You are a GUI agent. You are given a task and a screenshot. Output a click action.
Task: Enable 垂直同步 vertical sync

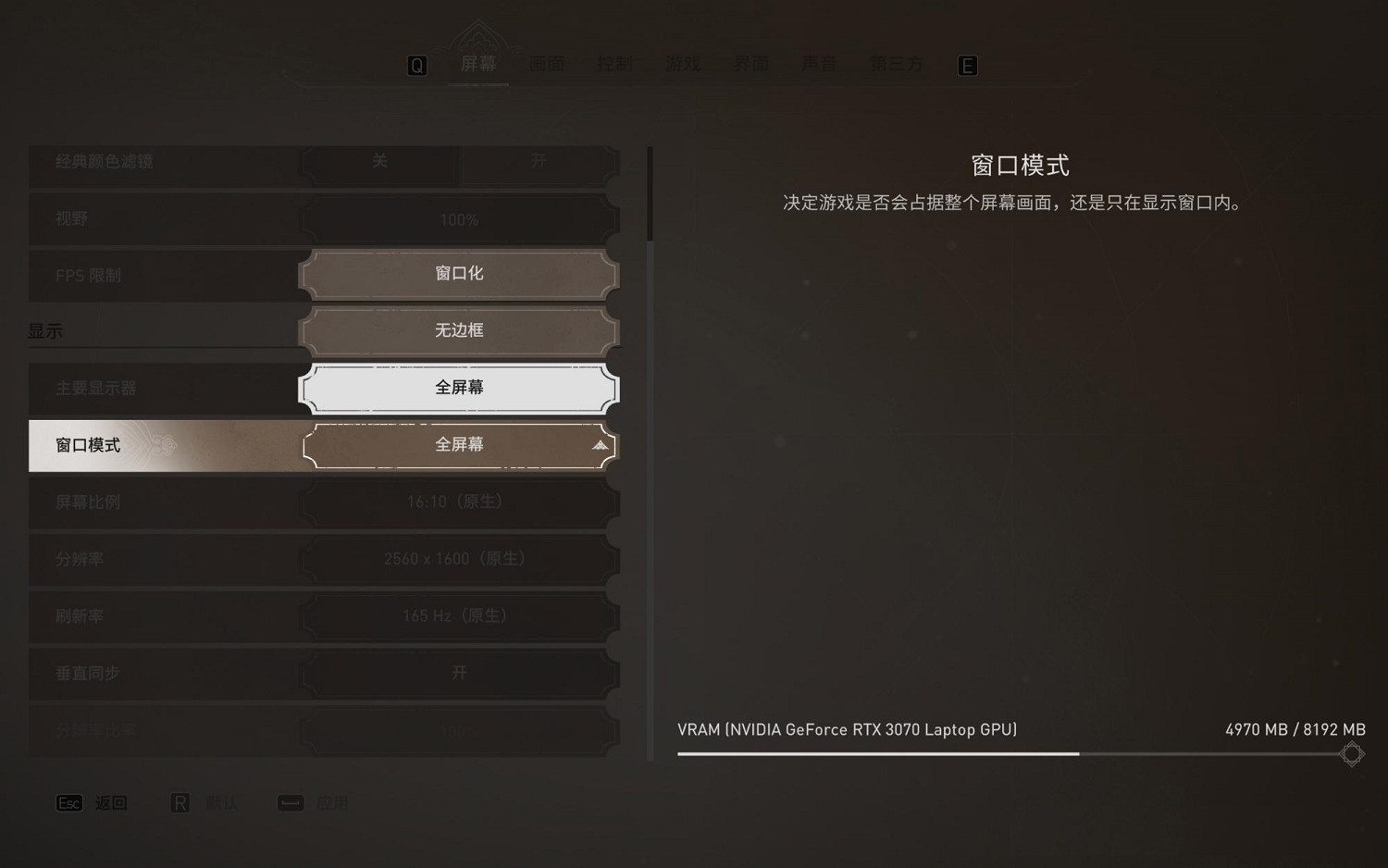pos(458,673)
